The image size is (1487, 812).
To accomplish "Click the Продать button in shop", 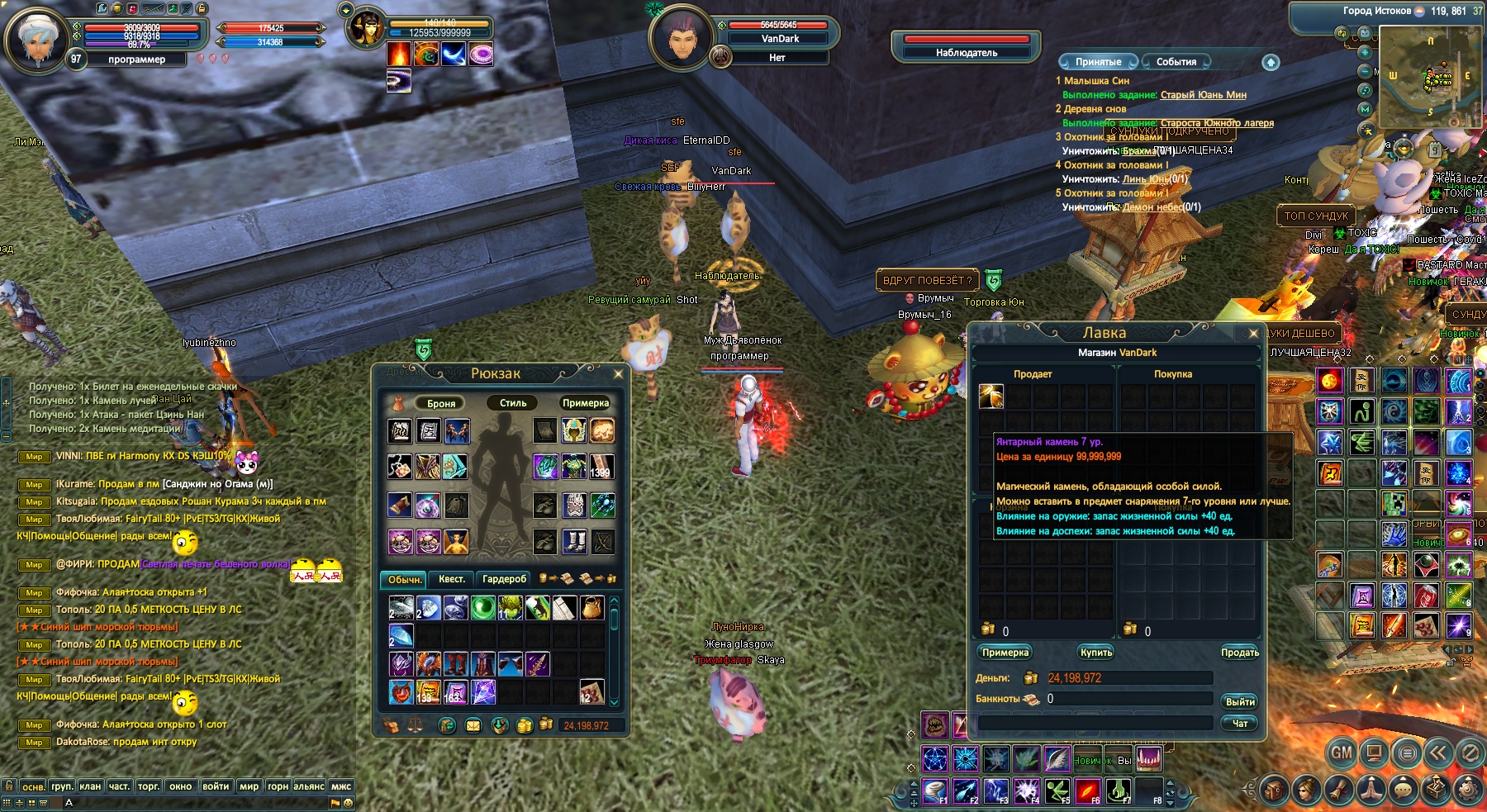I will pyautogui.click(x=1239, y=653).
